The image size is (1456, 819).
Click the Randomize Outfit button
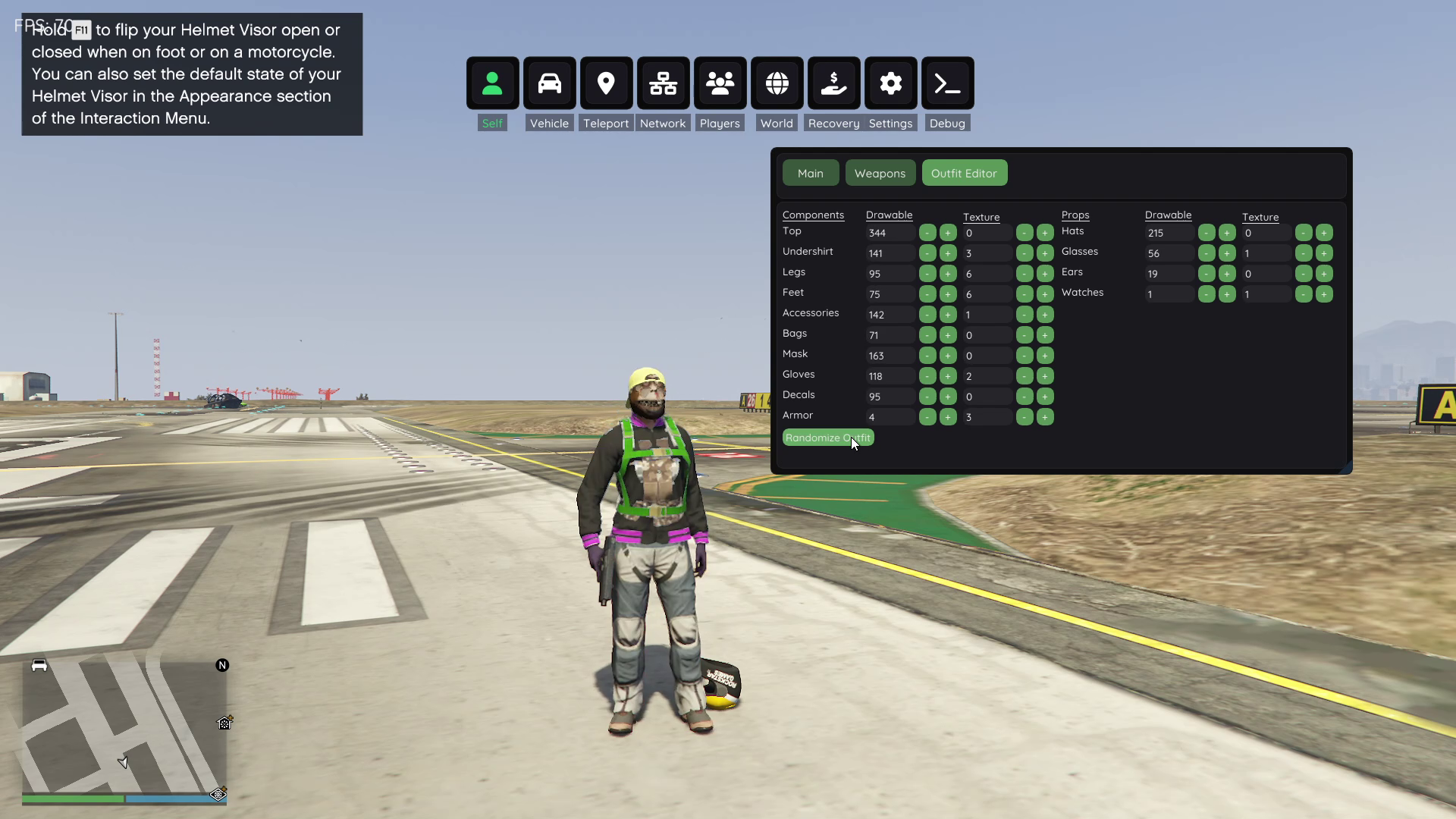827,438
